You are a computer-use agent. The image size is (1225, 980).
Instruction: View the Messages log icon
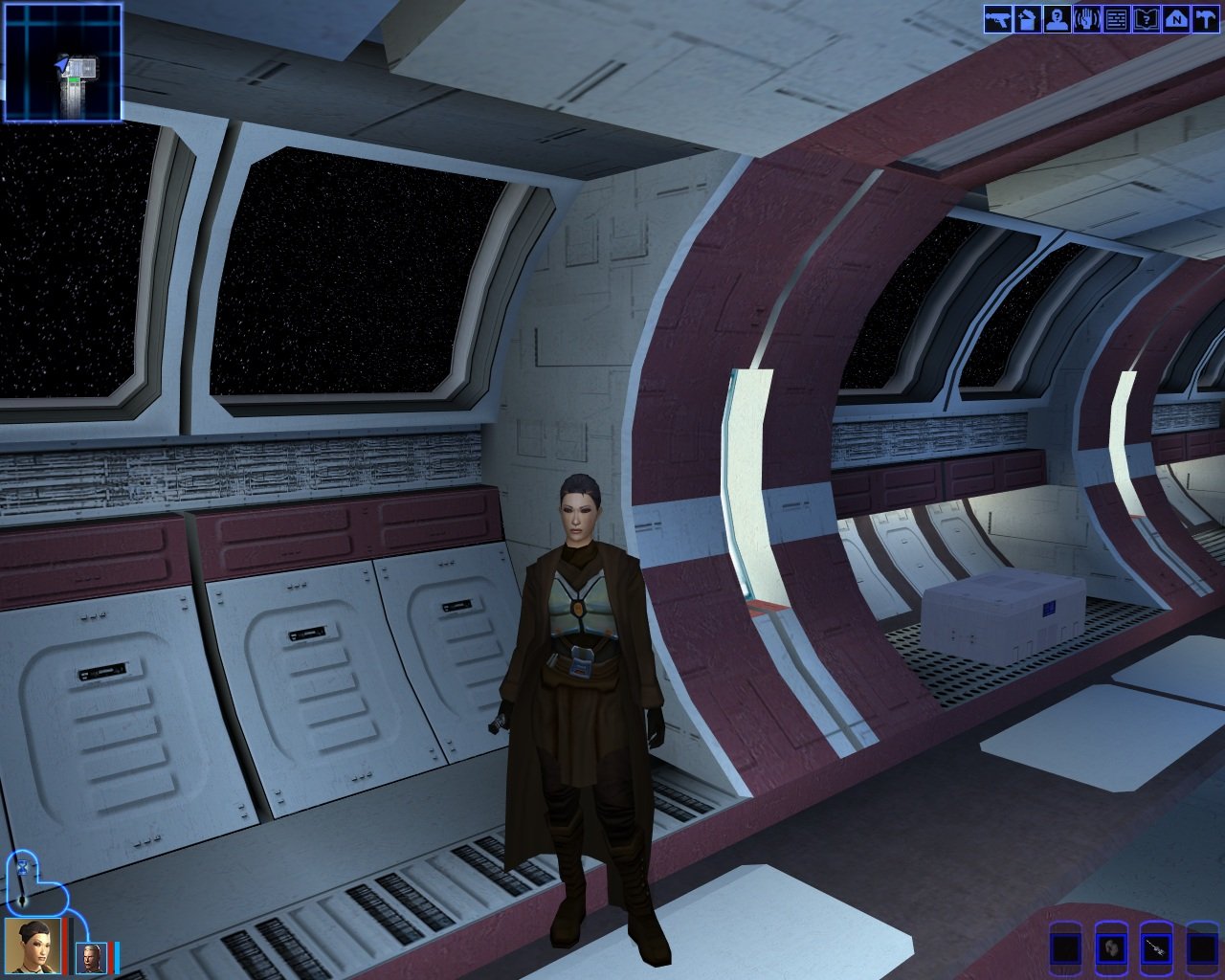(x=1117, y=18)
